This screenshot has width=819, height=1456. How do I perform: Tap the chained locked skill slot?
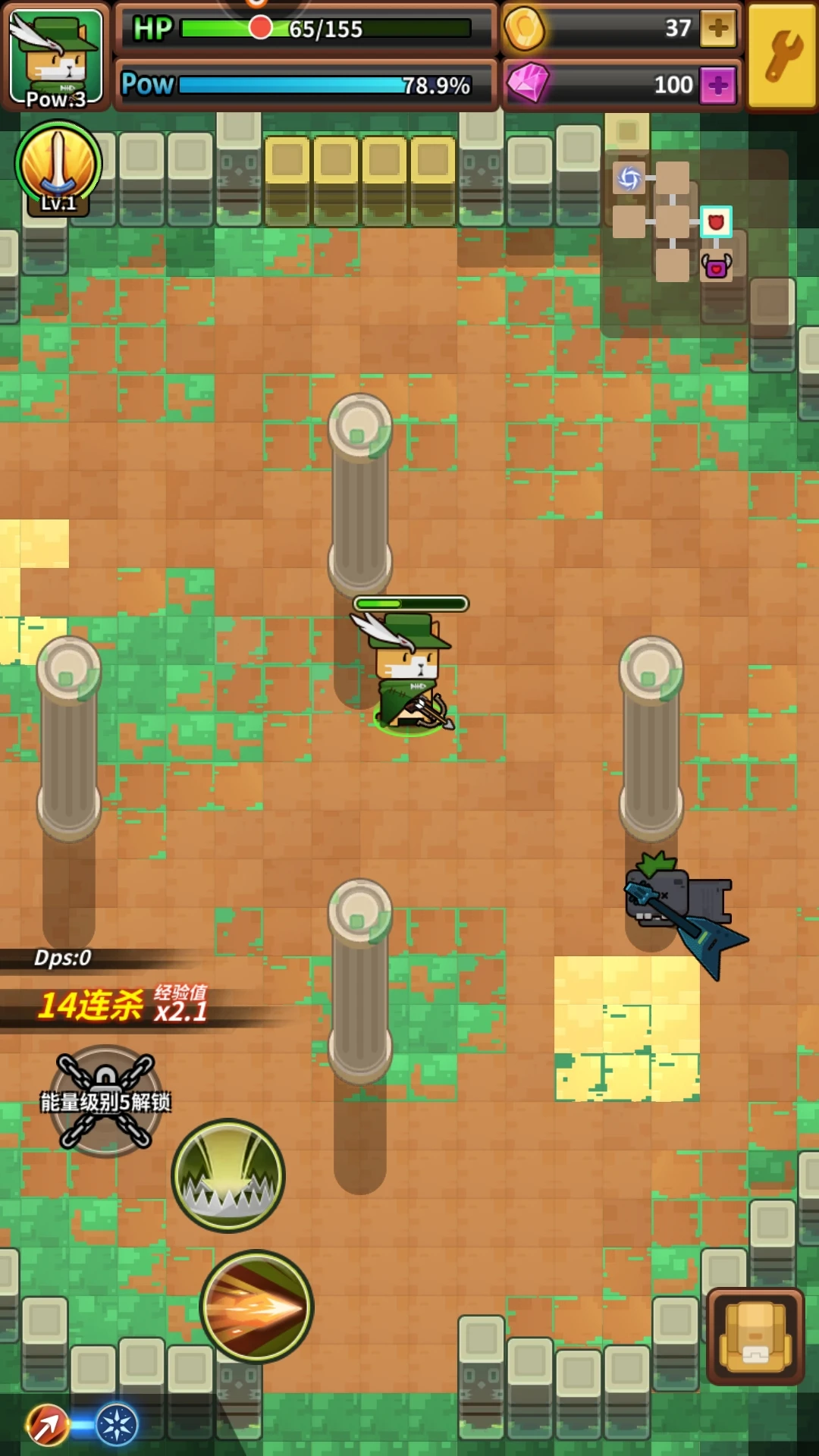106,1101
